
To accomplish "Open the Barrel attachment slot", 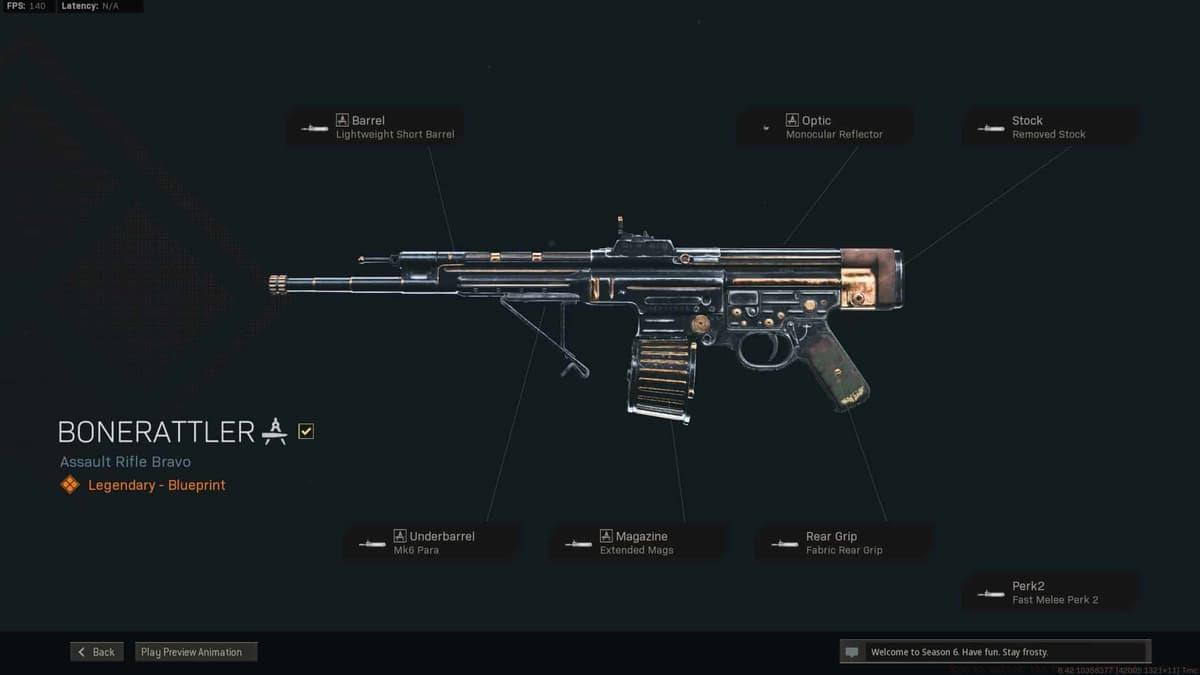I will [375, 127].
